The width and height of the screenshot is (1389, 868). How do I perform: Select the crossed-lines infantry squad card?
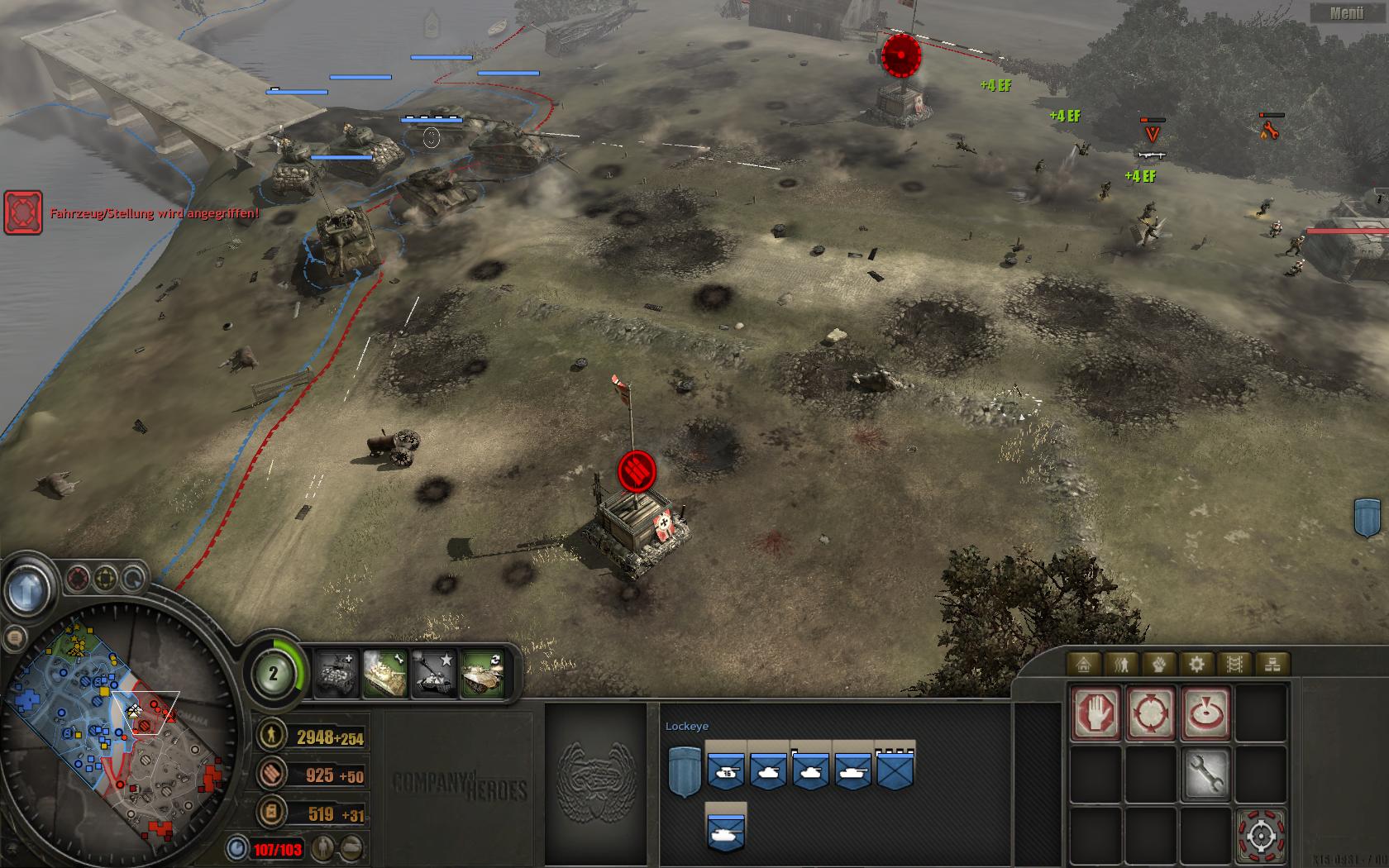point(895,770)
